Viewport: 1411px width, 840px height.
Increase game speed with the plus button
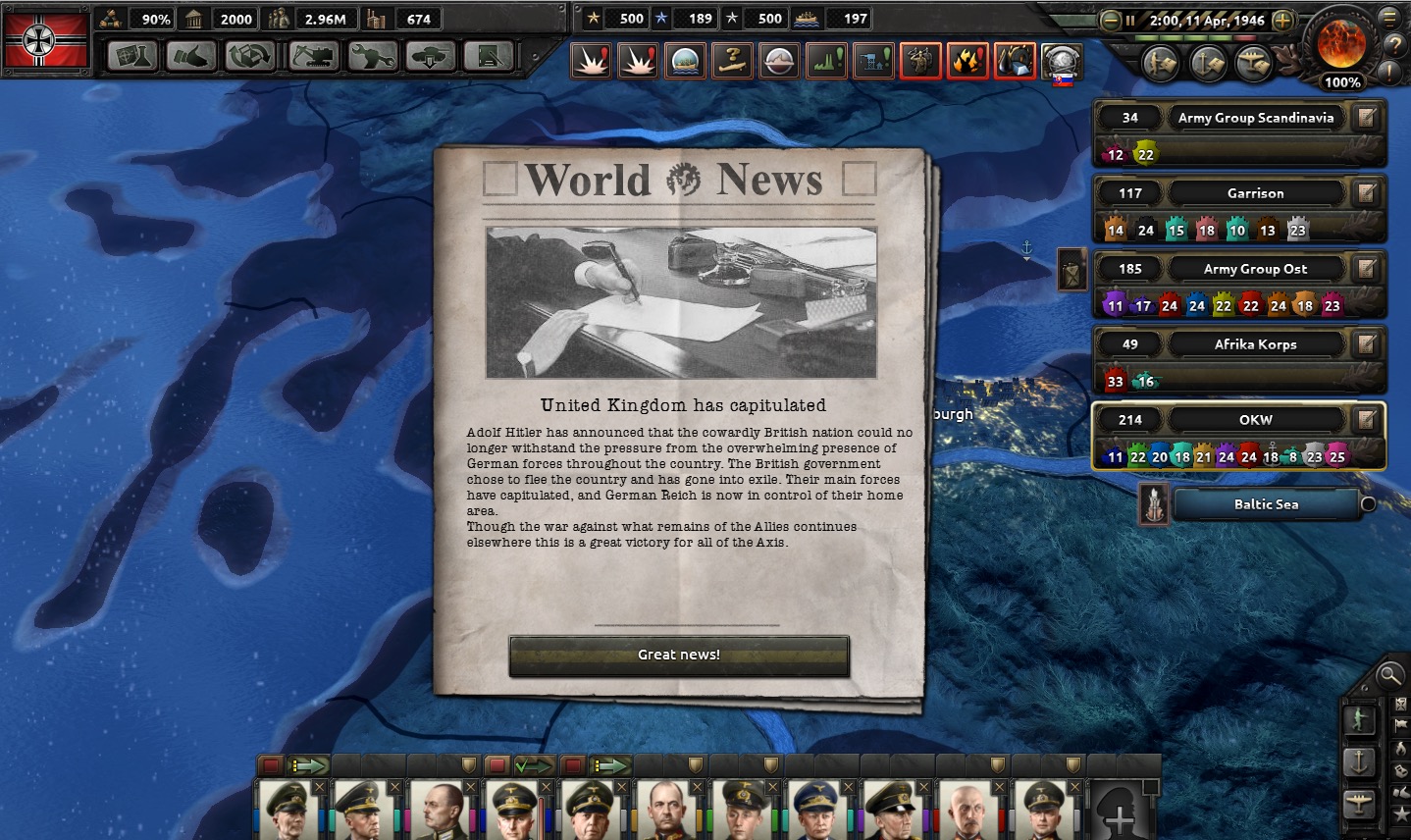click(1281, 21)
